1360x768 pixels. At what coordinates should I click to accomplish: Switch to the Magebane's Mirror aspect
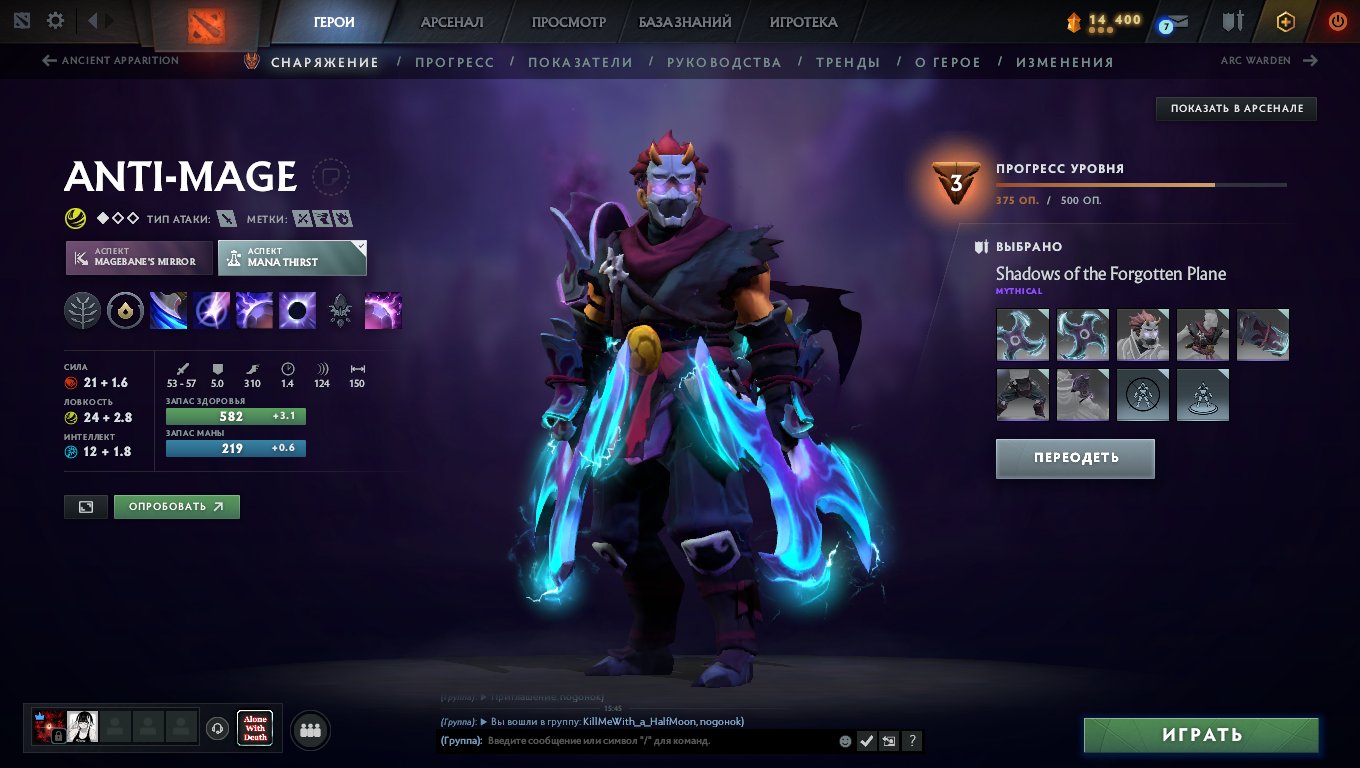pyautogui.click(x=138, y=257)
